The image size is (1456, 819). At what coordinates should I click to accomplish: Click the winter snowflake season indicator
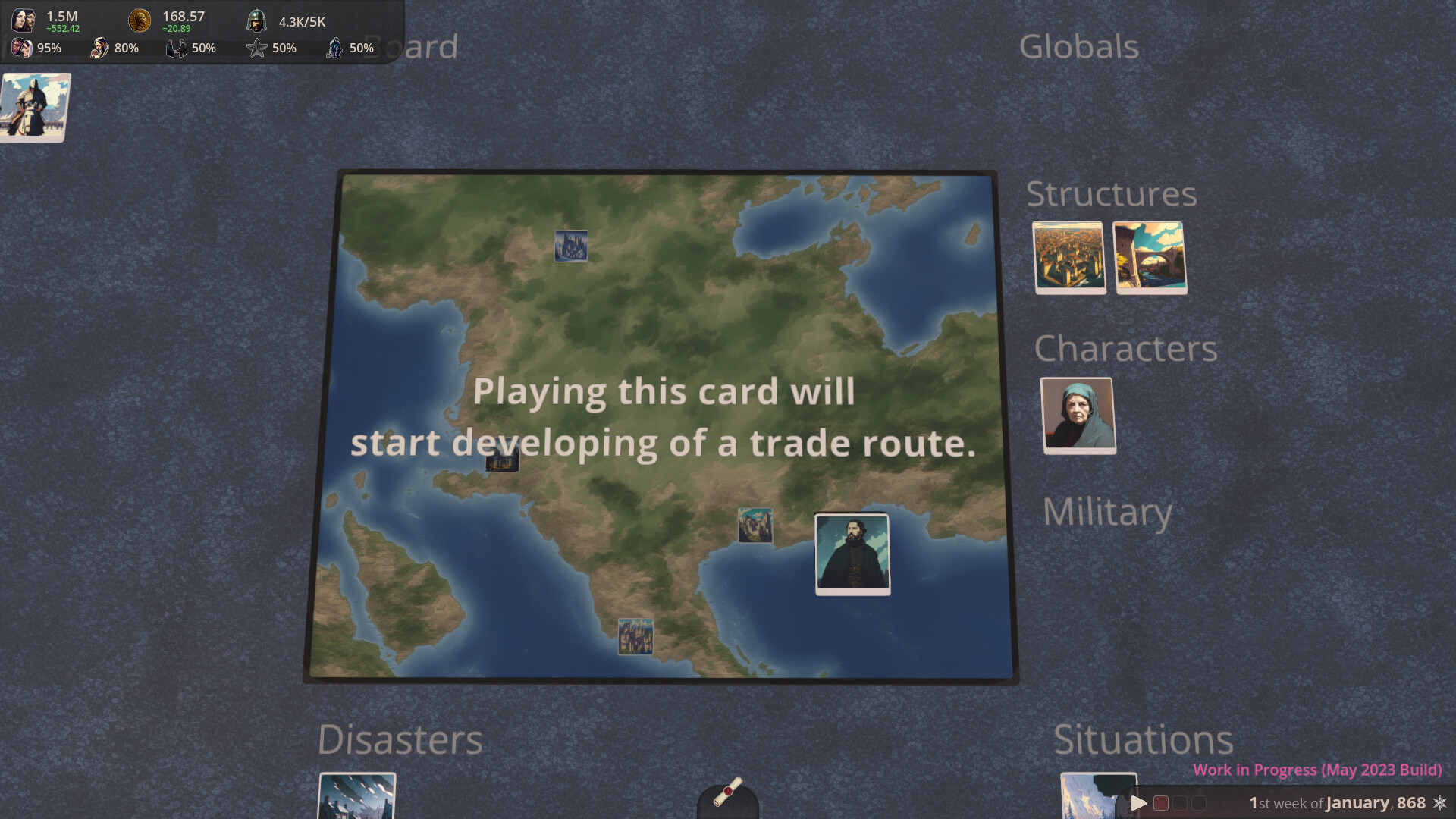click(x=1441, y=802)
